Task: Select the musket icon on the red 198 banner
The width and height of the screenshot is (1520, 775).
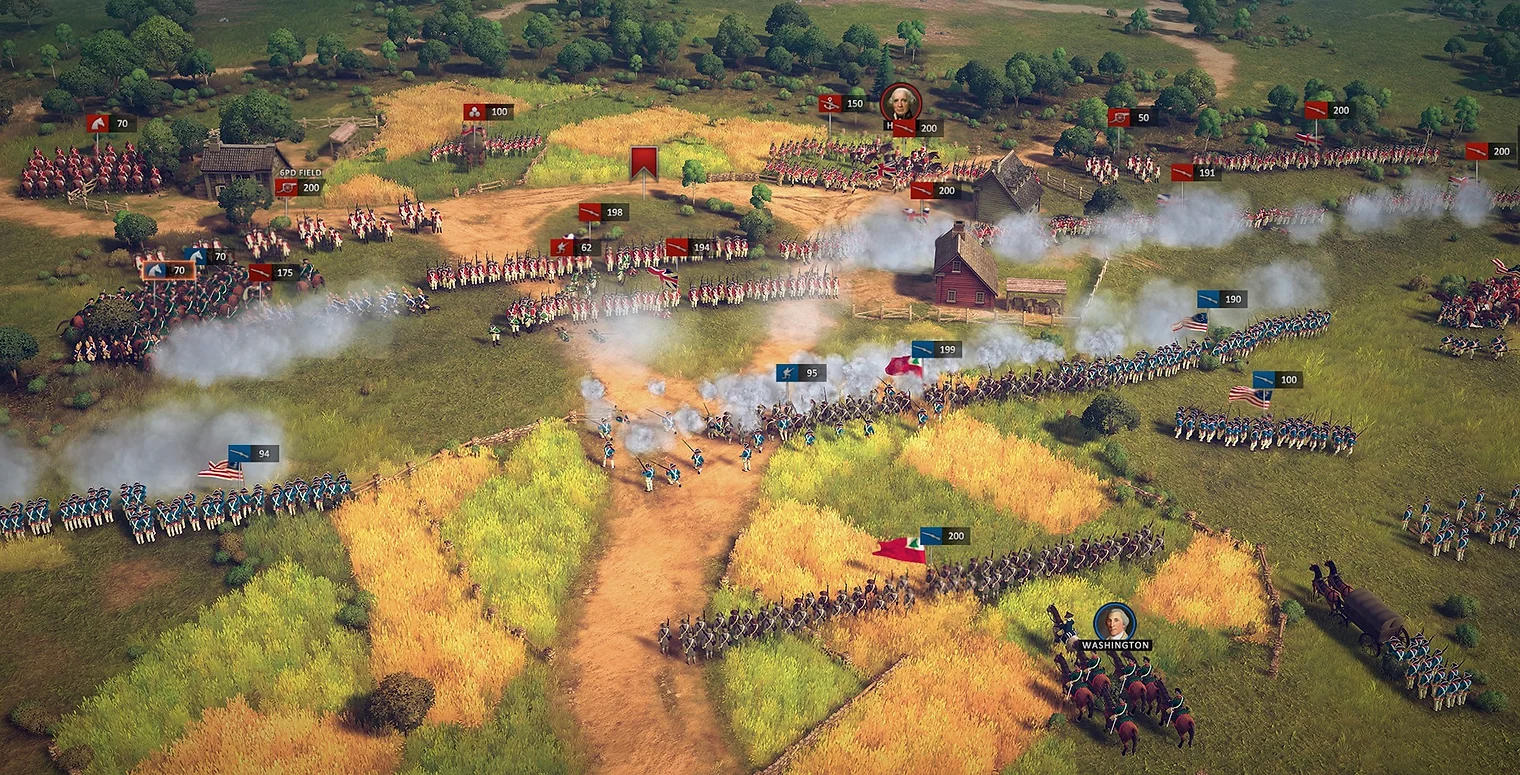Action: (x=588, y=212)
